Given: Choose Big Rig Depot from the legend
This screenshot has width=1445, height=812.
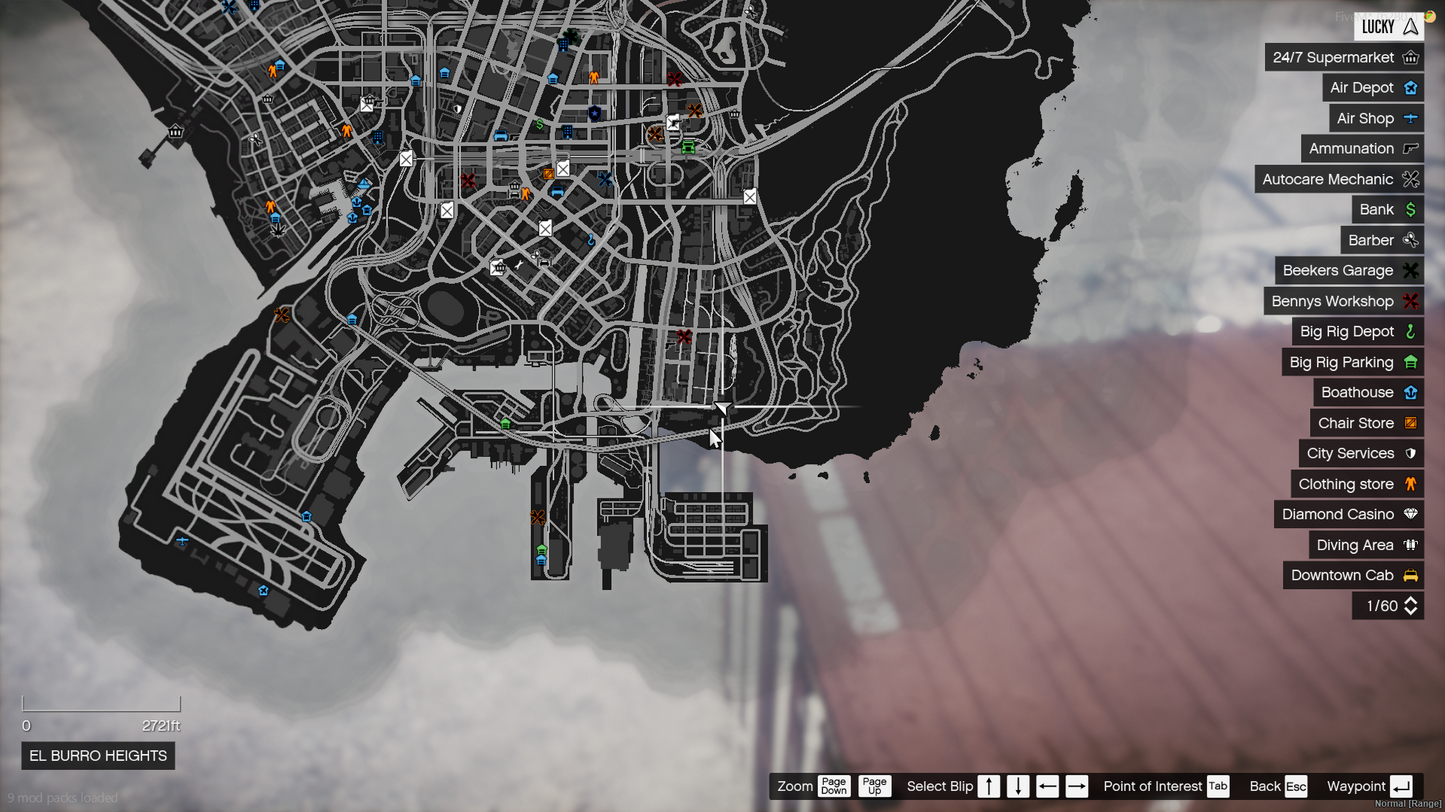Looking at the screenshot, I should [x=1357, y=332].
